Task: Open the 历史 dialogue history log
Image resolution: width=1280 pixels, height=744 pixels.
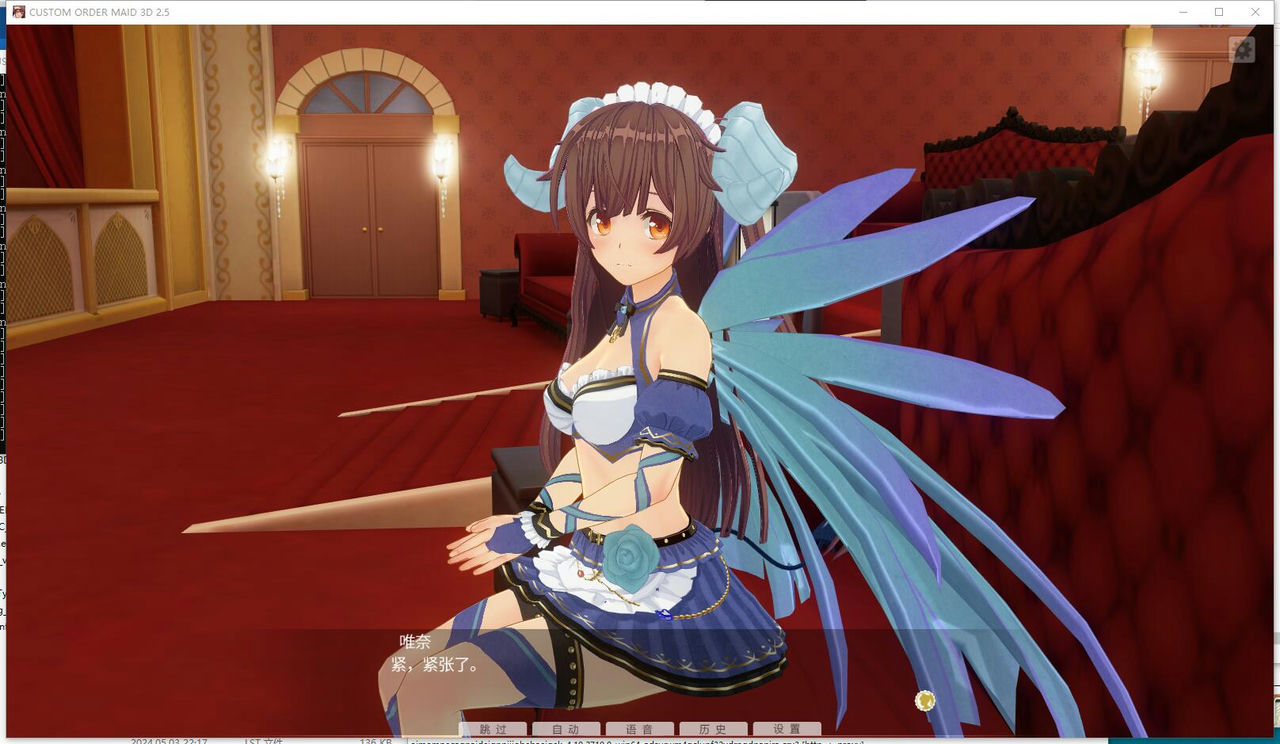Action: [x=713, y=729]
